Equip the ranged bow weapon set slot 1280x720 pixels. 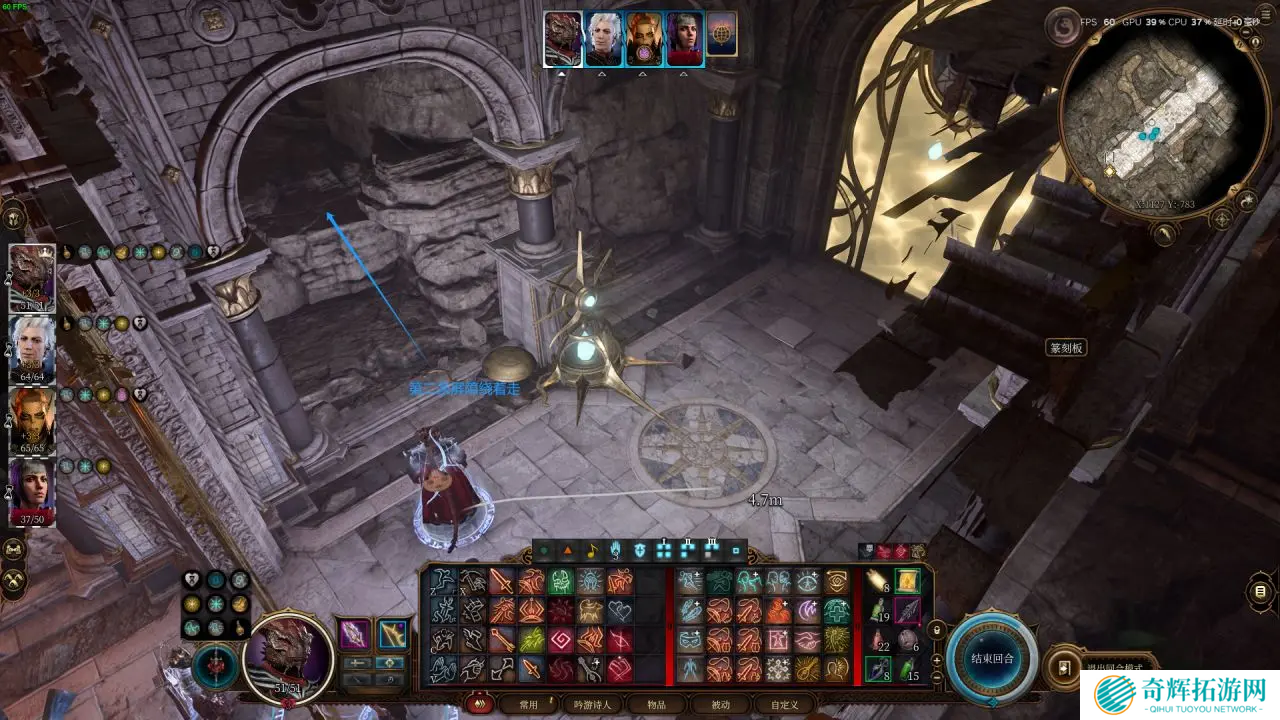click(391, 634)
